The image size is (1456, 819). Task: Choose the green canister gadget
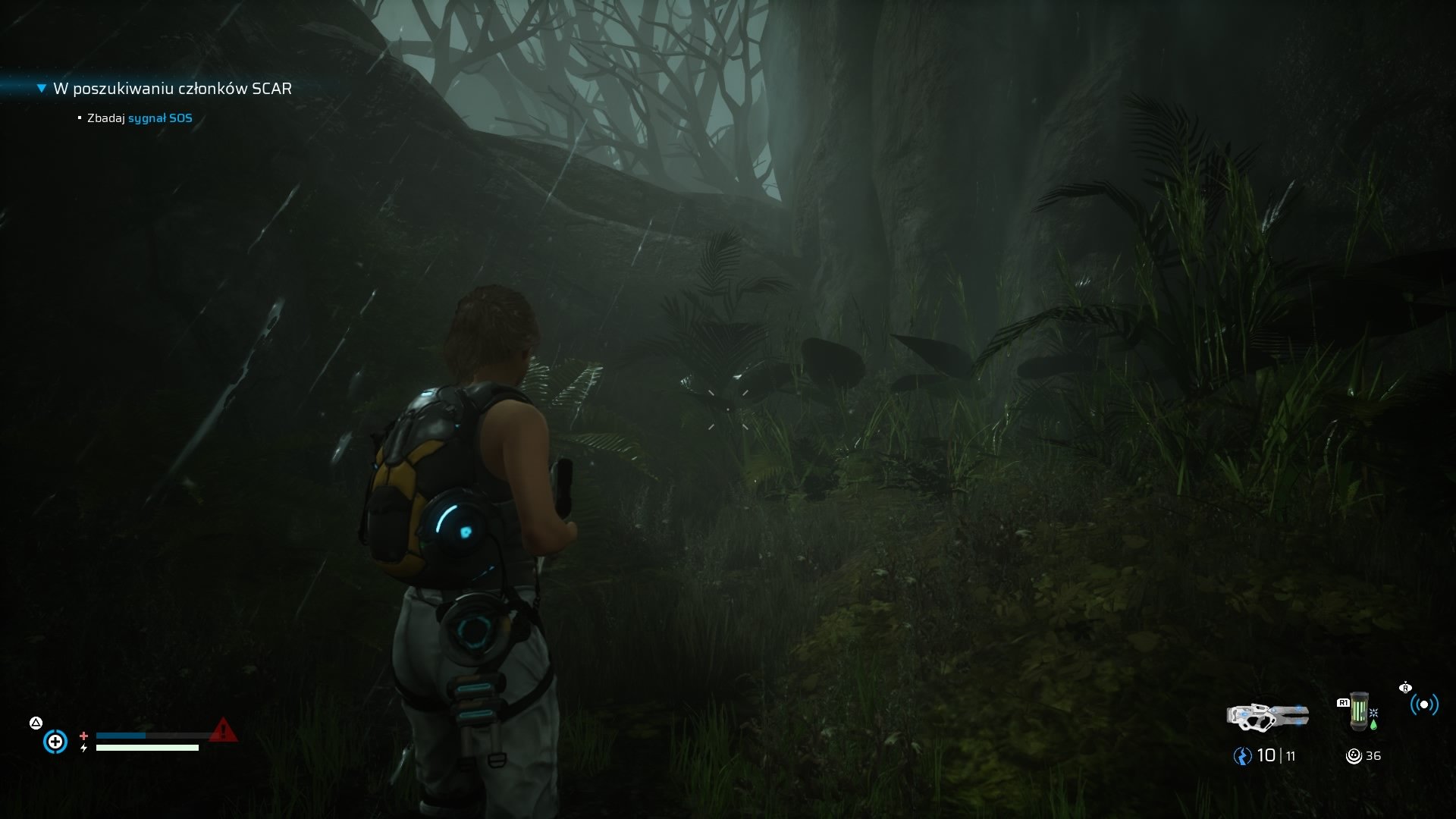pyautogui.click(x=1360, y=711)
